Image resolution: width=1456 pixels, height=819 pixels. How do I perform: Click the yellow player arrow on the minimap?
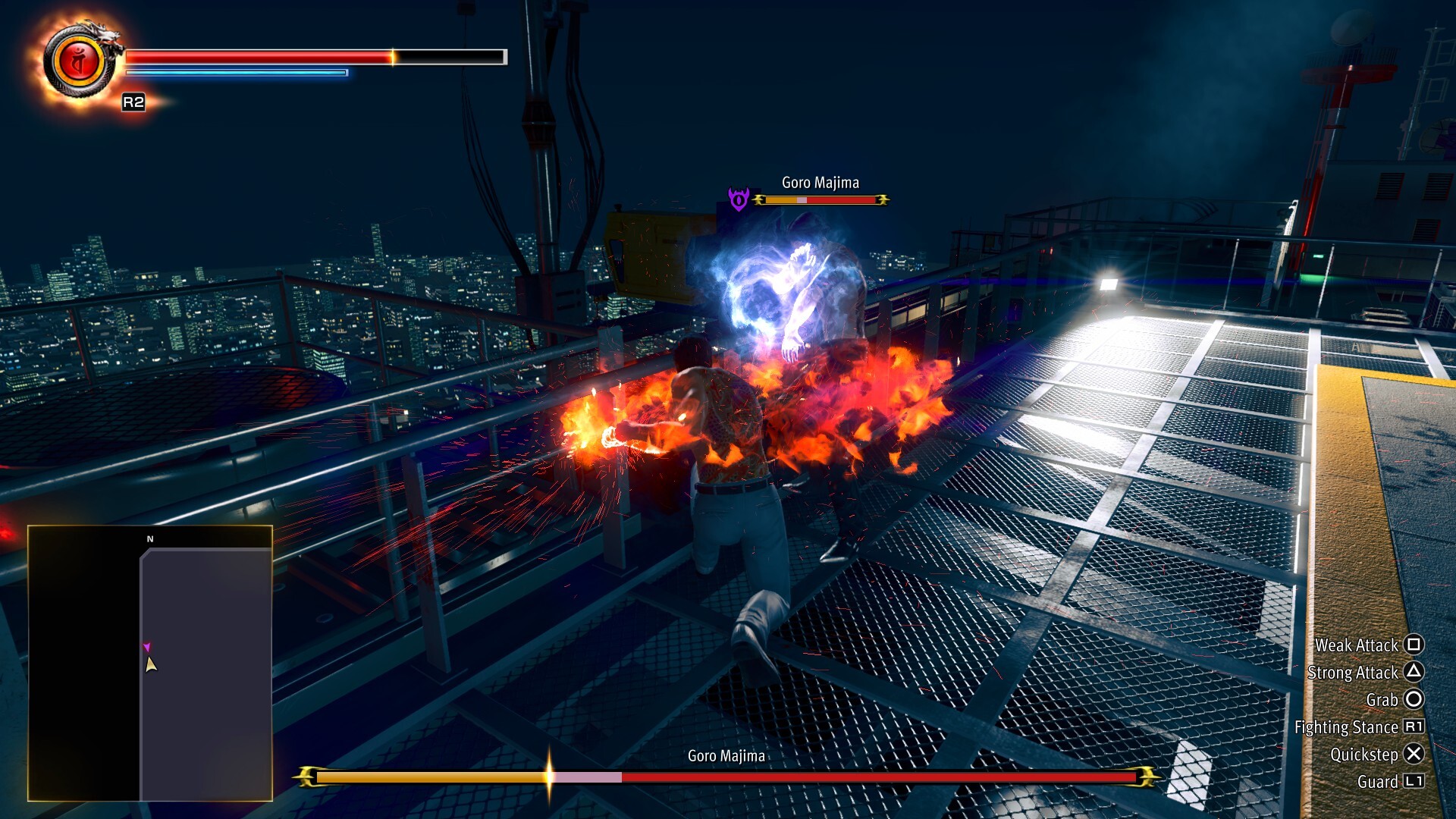click(151, 665)
